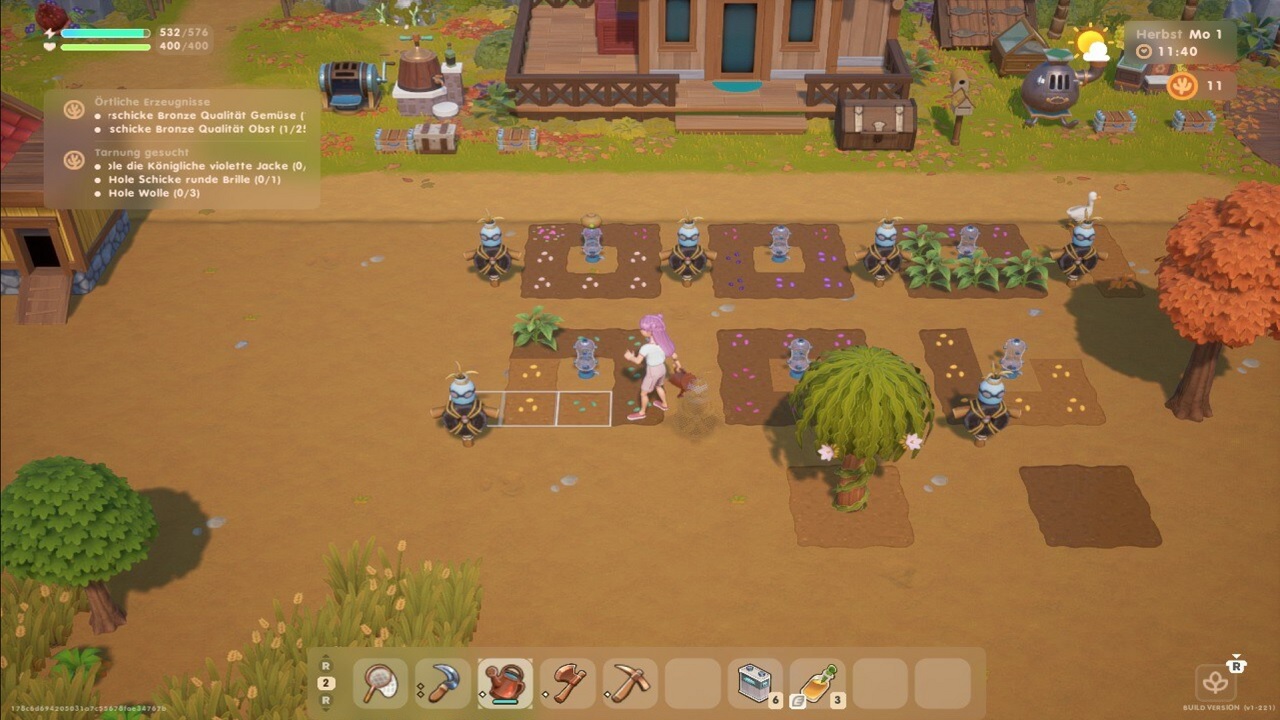Open the 'Tarnung gesucht' quest entry
1280x720 pixels.
click(141, 152)
